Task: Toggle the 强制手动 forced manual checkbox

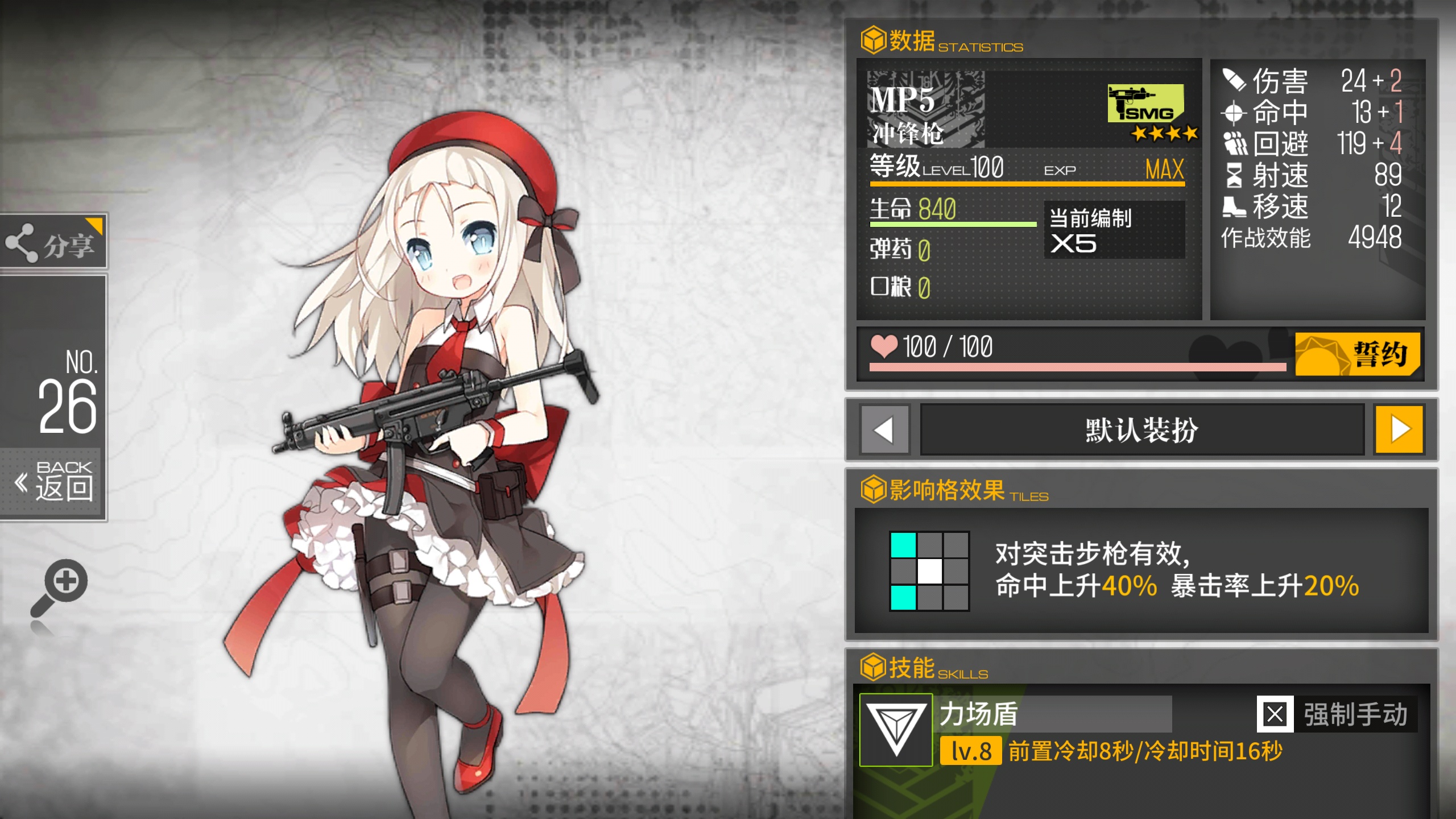Action: pos(1275,714)
